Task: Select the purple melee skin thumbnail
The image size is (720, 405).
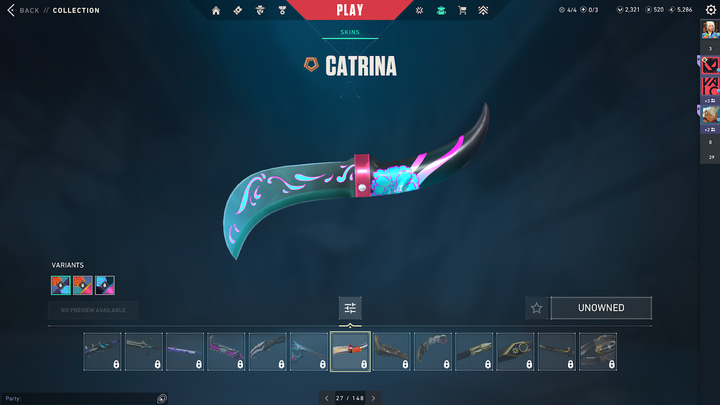Action: 185,352
